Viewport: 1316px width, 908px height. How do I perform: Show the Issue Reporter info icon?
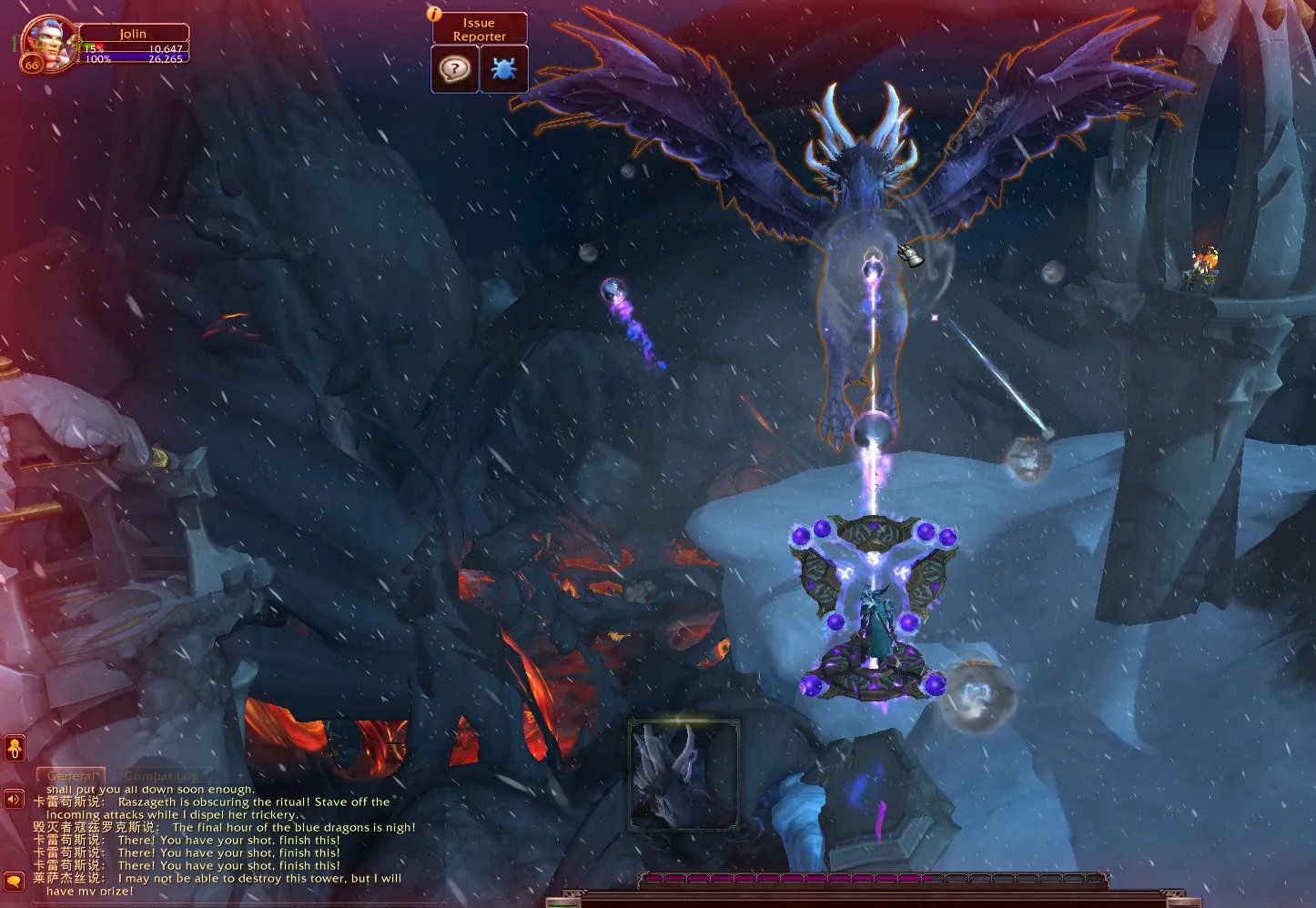(x=435, y=15)
